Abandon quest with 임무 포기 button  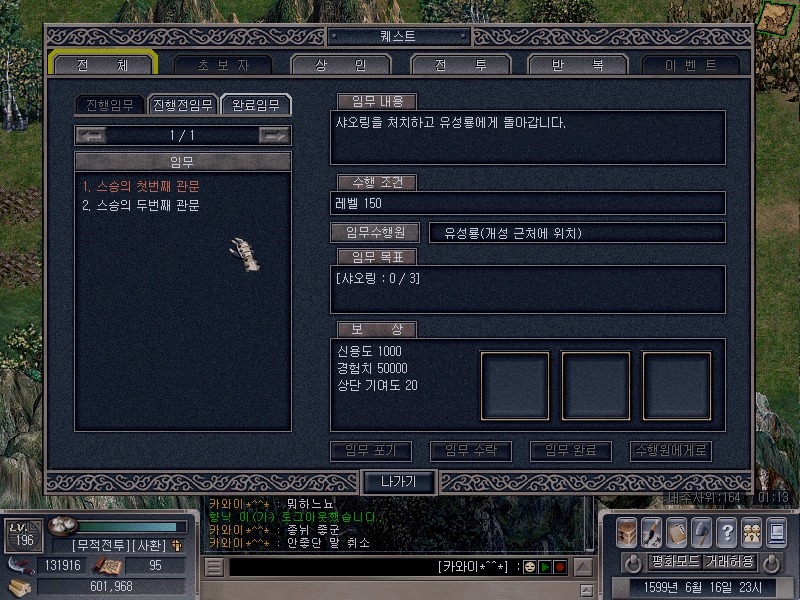[x=371, y=451]
